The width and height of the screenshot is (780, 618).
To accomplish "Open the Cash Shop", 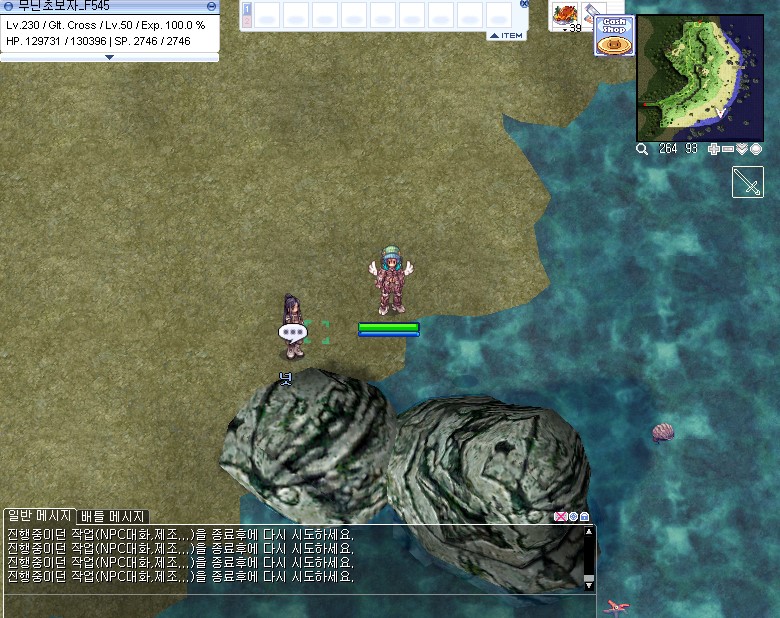I will [x=614, y=35].
